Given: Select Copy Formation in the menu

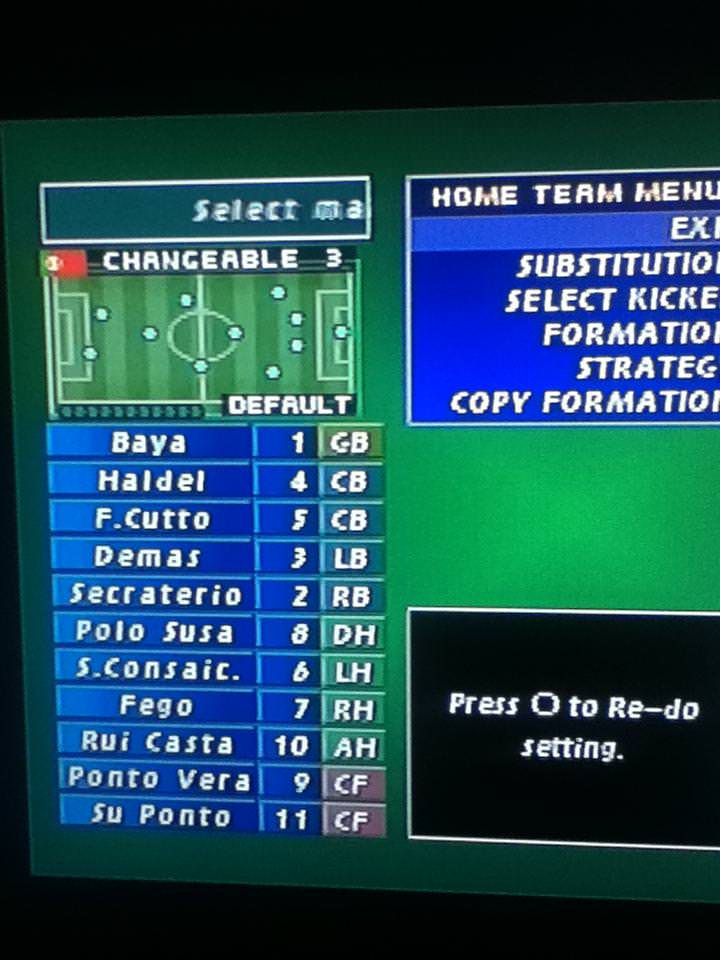Looking at the screenshot, I should click(584, 402).
